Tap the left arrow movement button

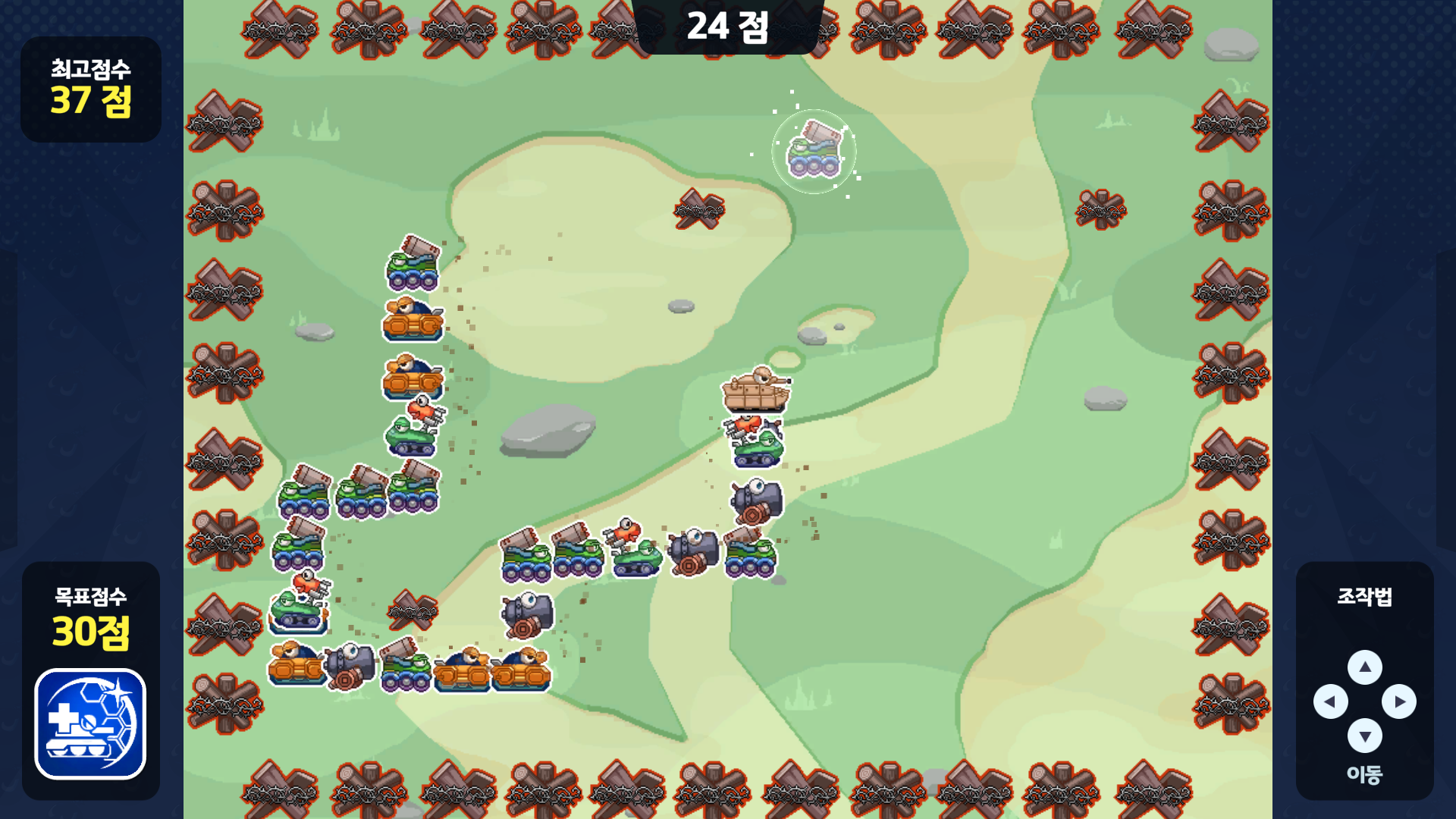(x=1330, y=701)
